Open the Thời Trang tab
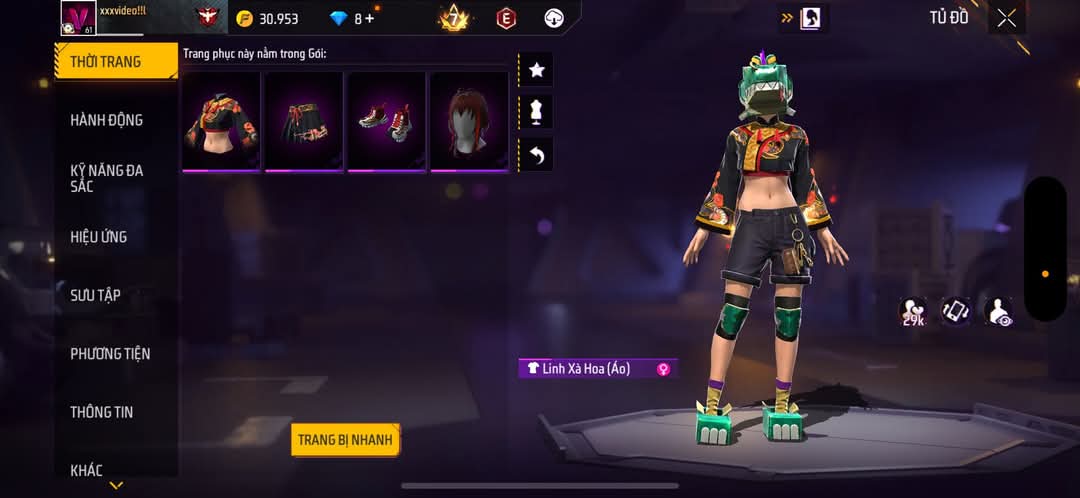Viewport: 1080px width, 498px height. (x=106, y=62)
